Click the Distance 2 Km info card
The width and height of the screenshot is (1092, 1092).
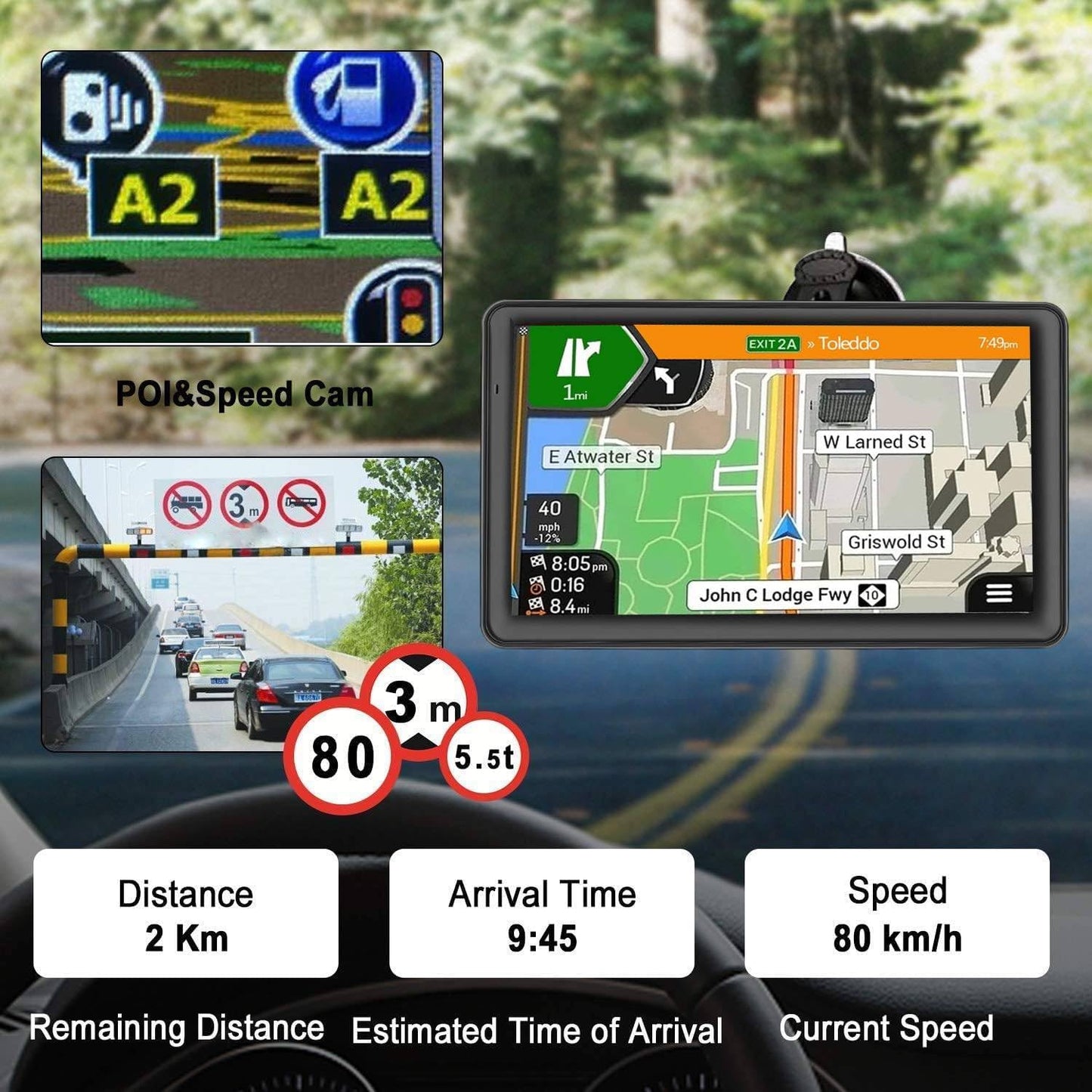pos(183,911)
